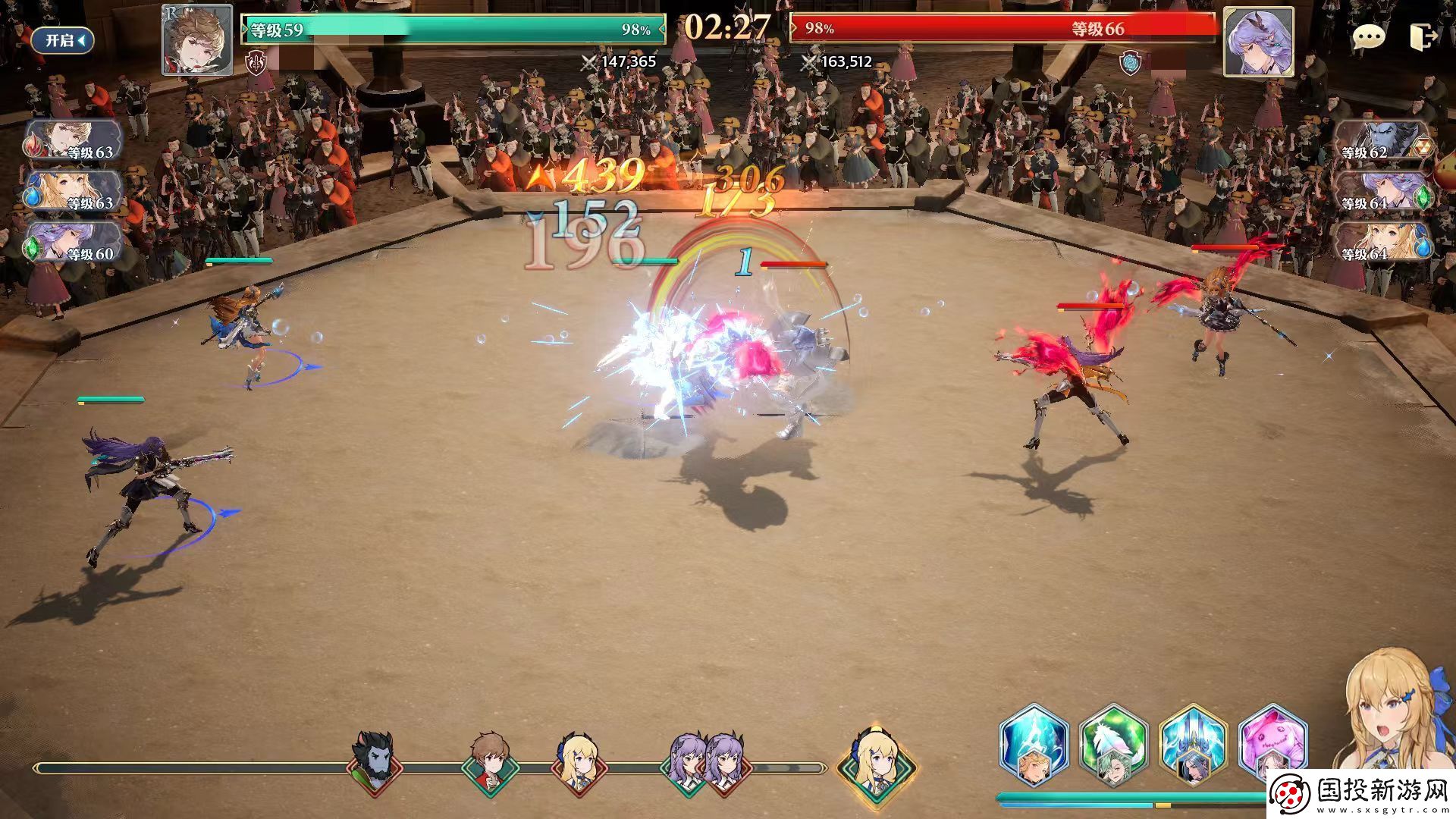Open the chat speech bubble
1456x819 pixels.
[x=1368, y=37]
